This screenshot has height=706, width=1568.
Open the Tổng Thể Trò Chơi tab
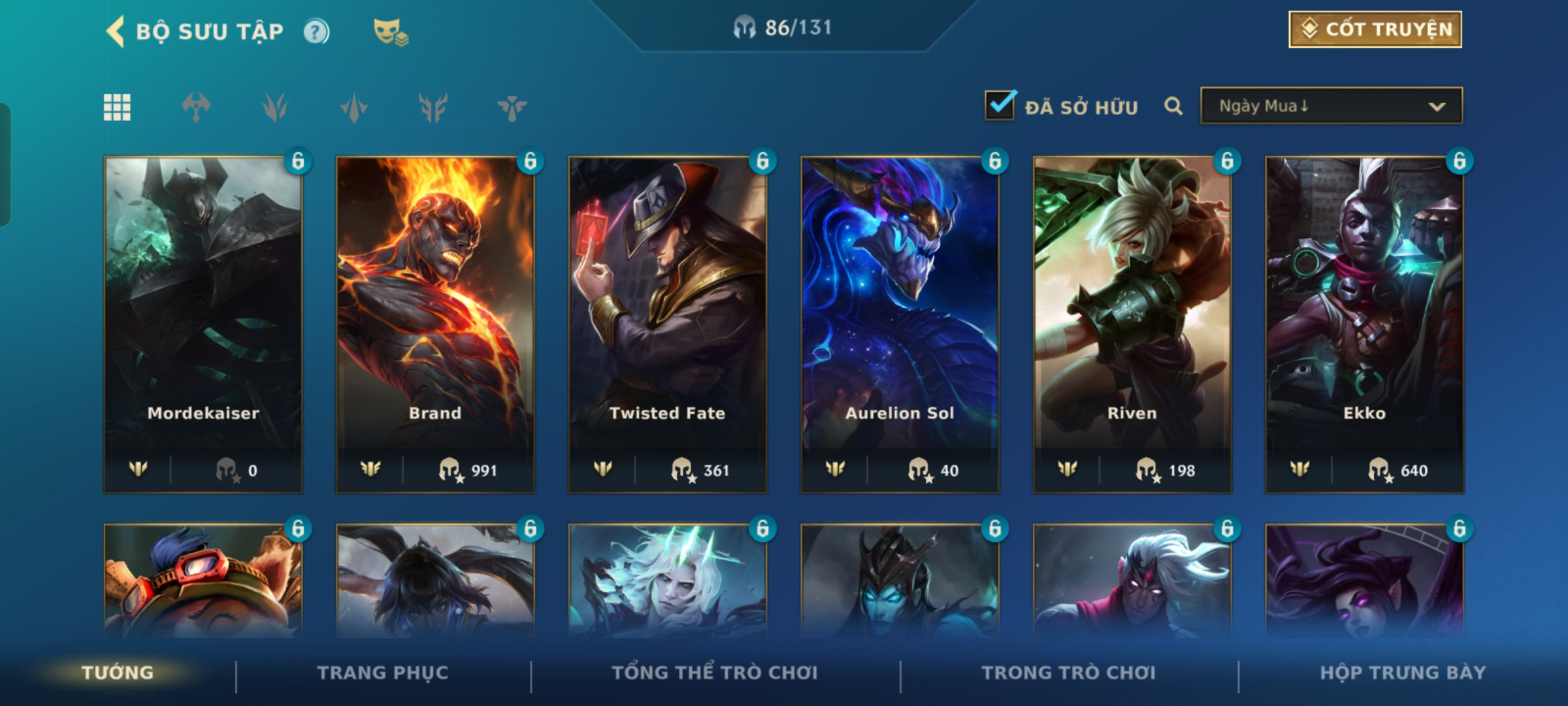[x=715, y=673]
